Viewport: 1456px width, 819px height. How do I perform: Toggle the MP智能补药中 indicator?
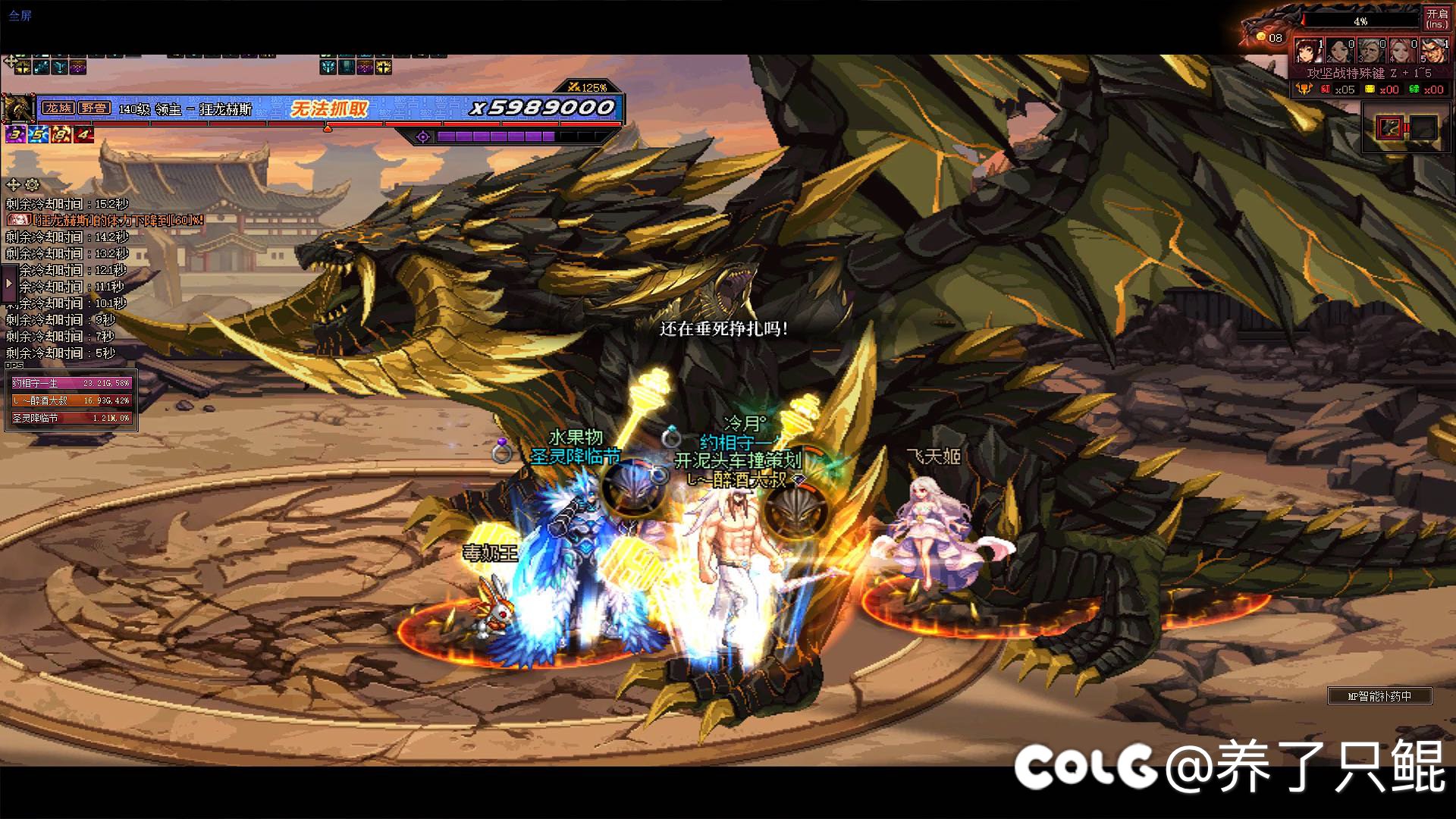1379,695
